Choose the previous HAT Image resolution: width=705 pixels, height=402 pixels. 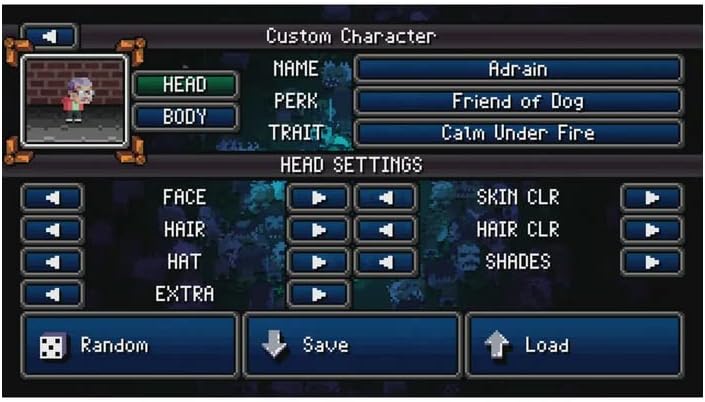click(51, 261)
